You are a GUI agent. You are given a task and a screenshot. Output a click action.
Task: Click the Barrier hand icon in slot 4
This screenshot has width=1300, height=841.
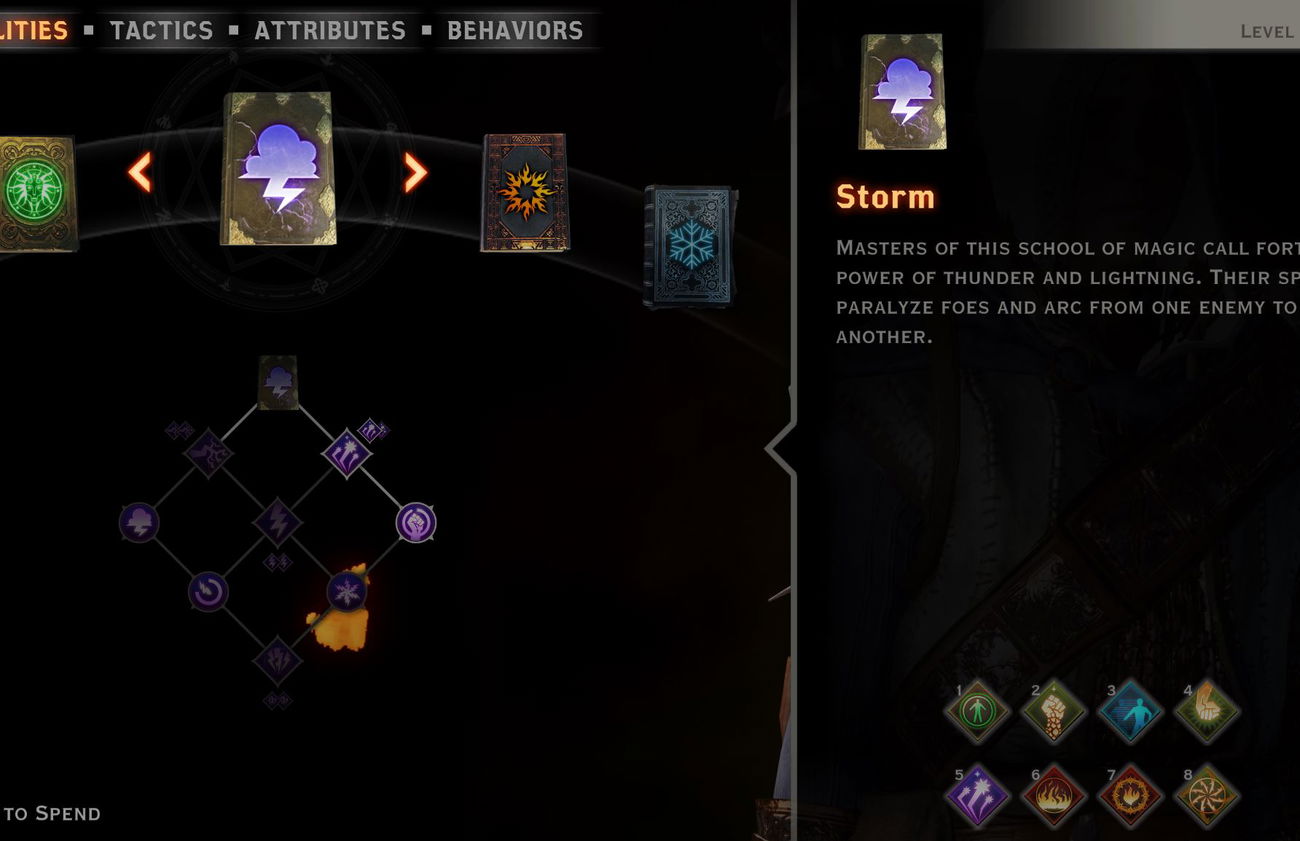[x=1207, y=712]
